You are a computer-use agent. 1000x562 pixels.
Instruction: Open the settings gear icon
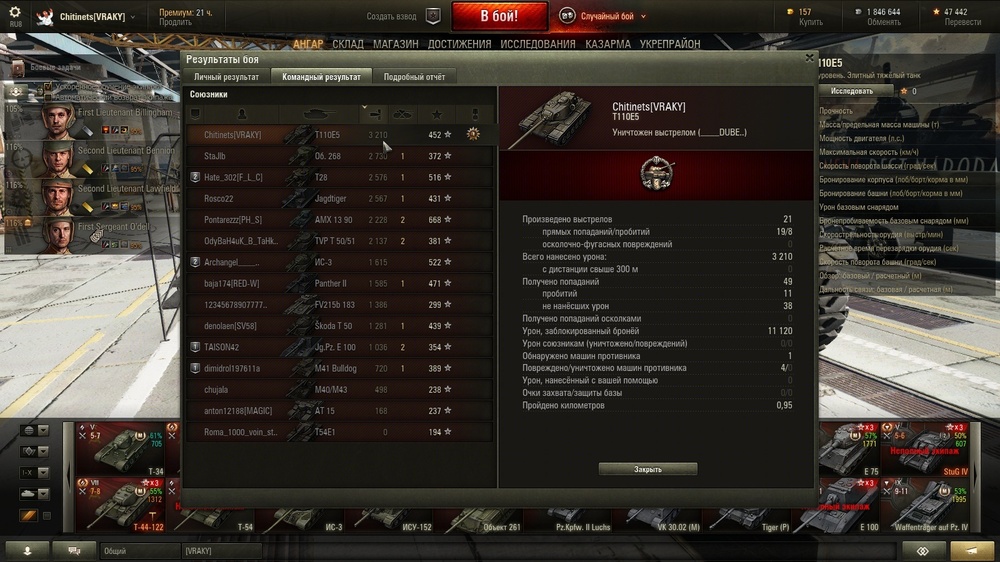pyautogui.click(x=14, y=11)
